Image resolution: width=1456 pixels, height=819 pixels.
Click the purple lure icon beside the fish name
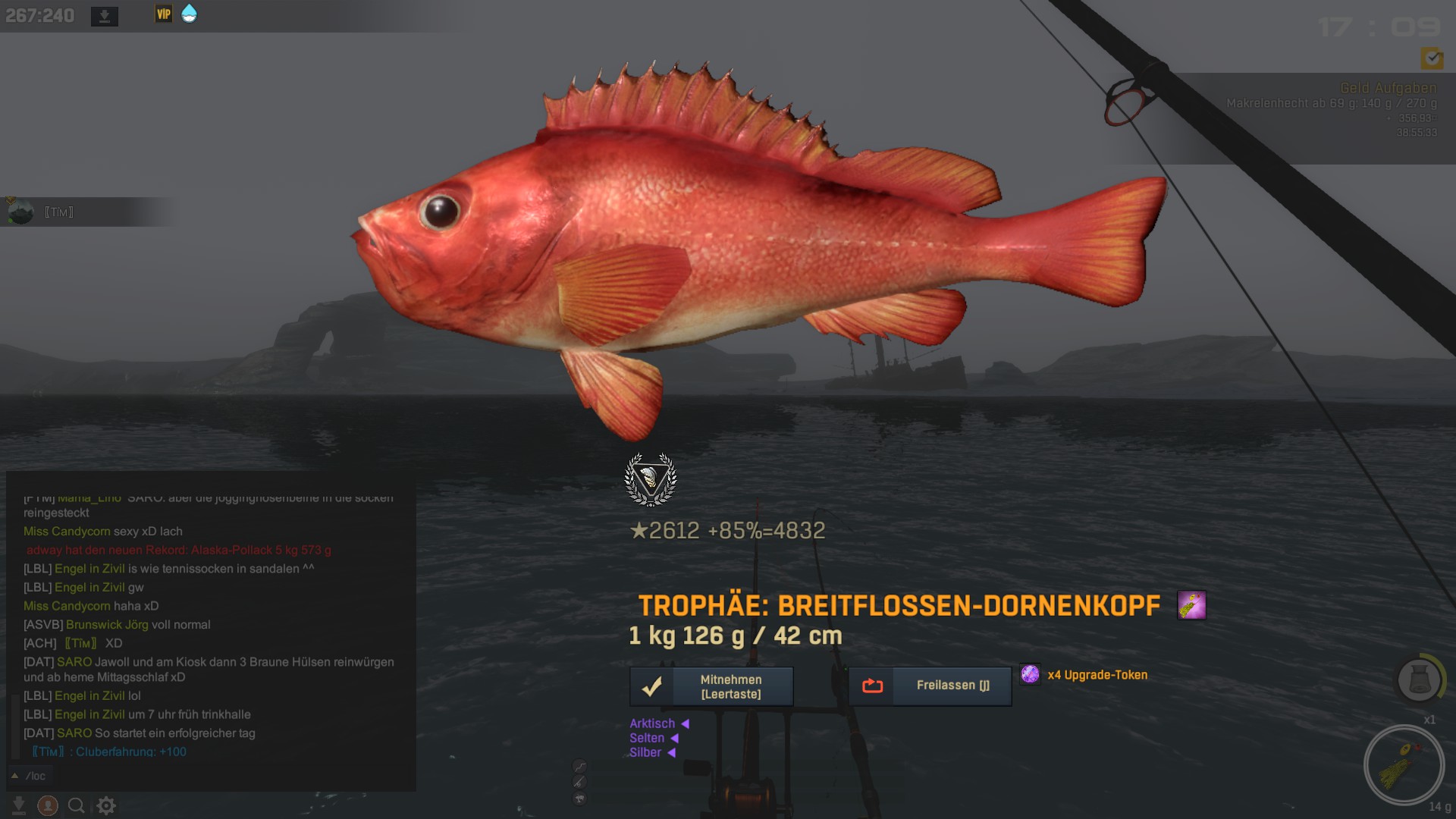click(x=1191, y=605)
